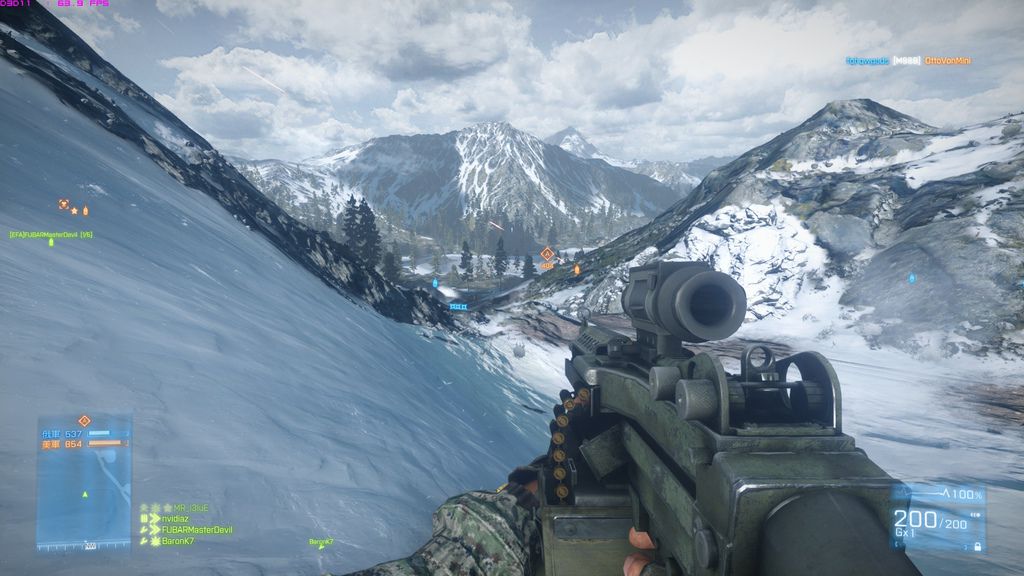Click the orange diamond objective icon above the minimap
The height and width of the screenshot is (576, 1024).
(x=84, y=421)
